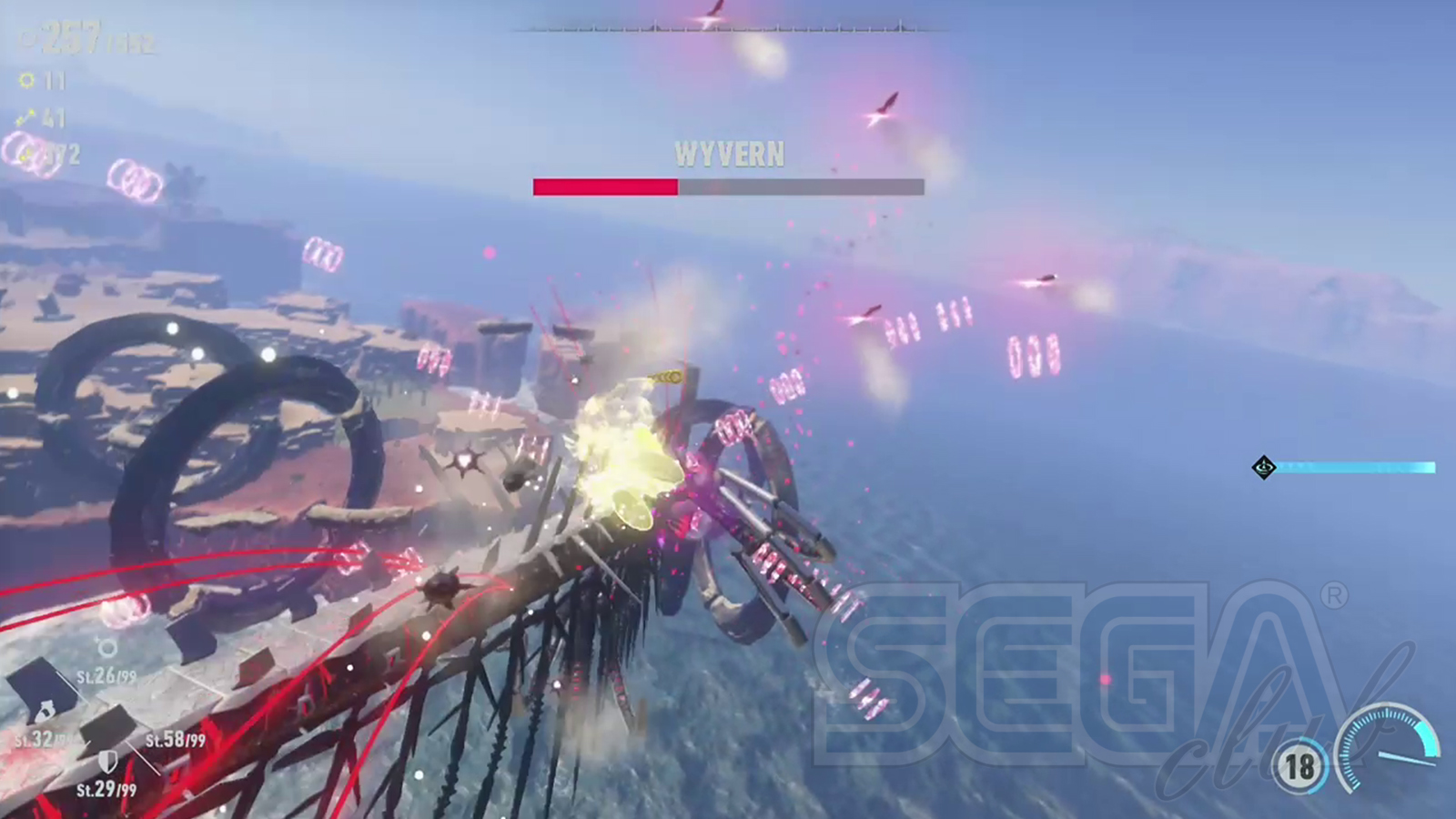Select the shield defense stat icon

click(x=107, y=761)
